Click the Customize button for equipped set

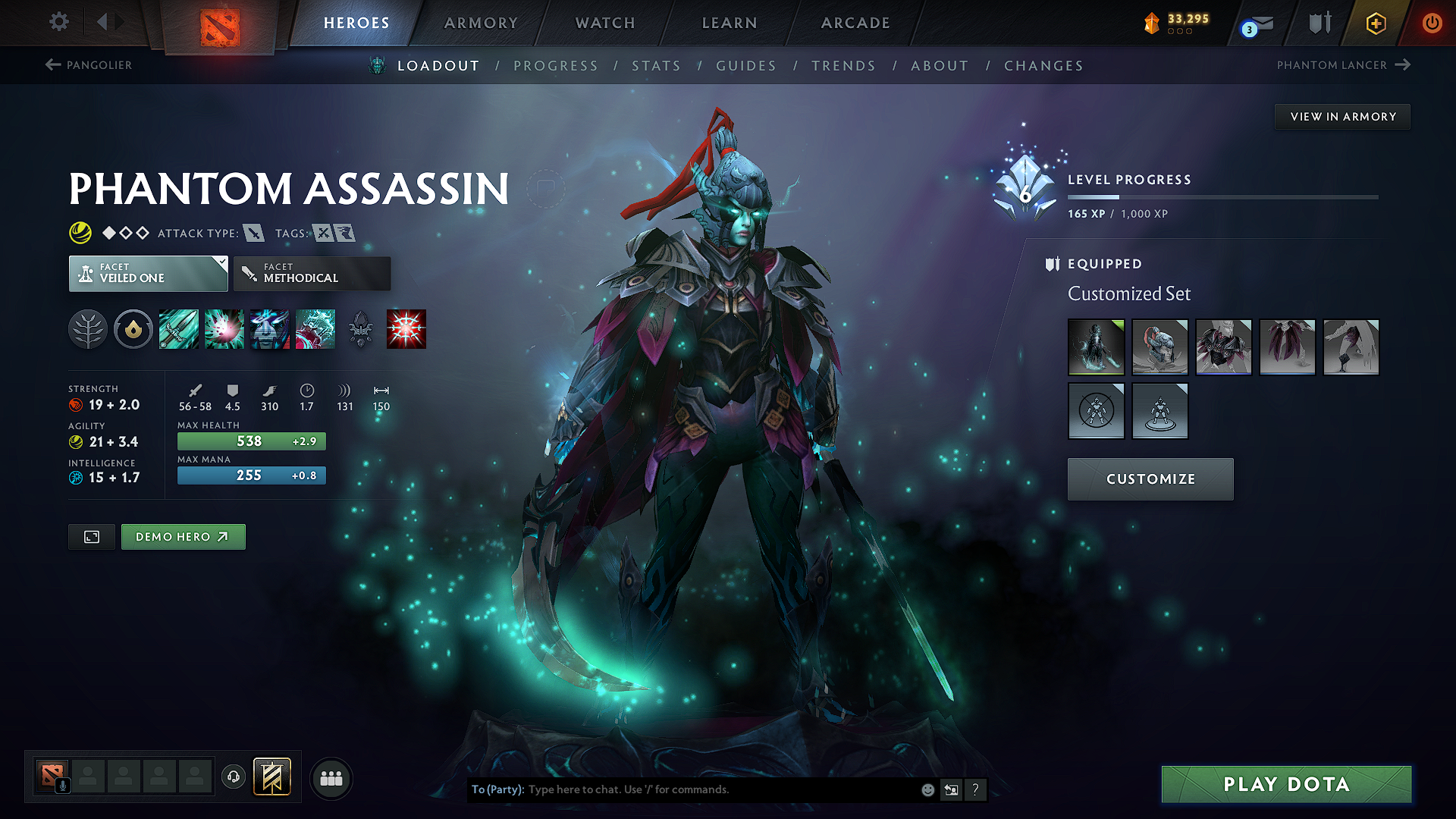(x=1150, y=479)
